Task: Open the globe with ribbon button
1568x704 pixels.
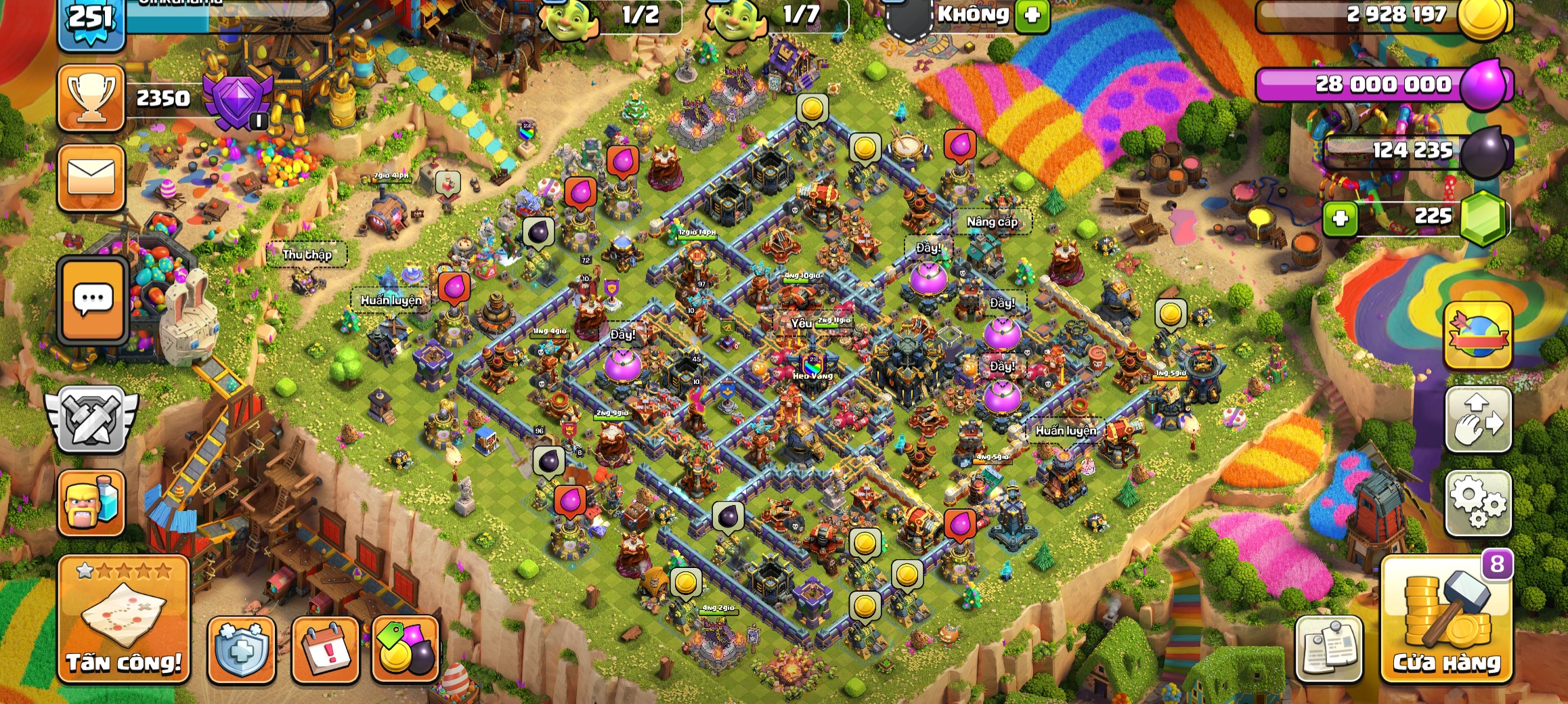Action: [x=1478, y=336]
